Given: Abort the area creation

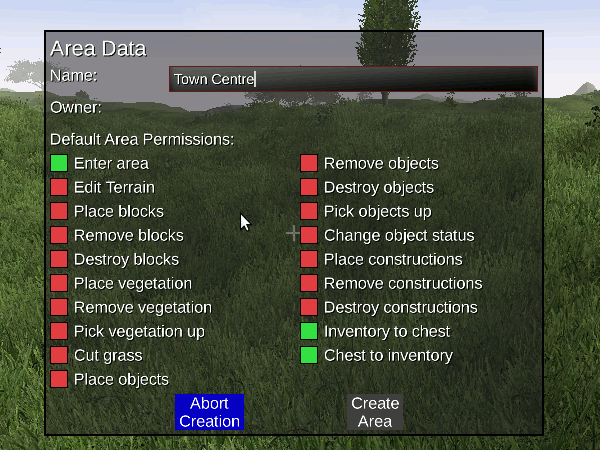Looking at the screenshot, I should pyautogui.click(x=209, y=412).
